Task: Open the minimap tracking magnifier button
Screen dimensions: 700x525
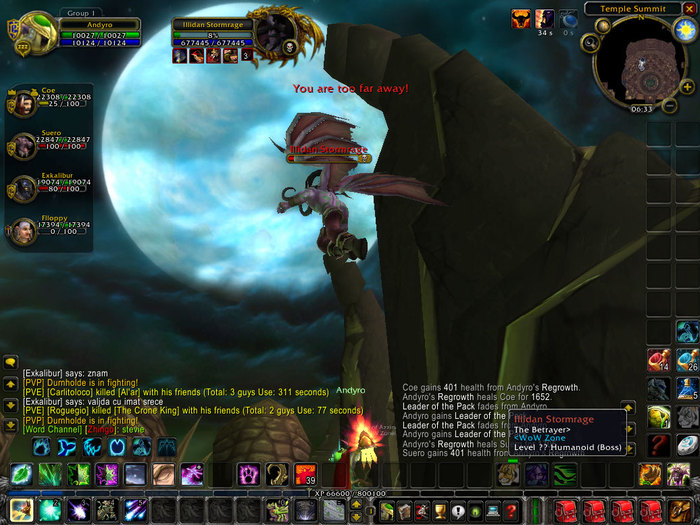Action: [591, 43]
